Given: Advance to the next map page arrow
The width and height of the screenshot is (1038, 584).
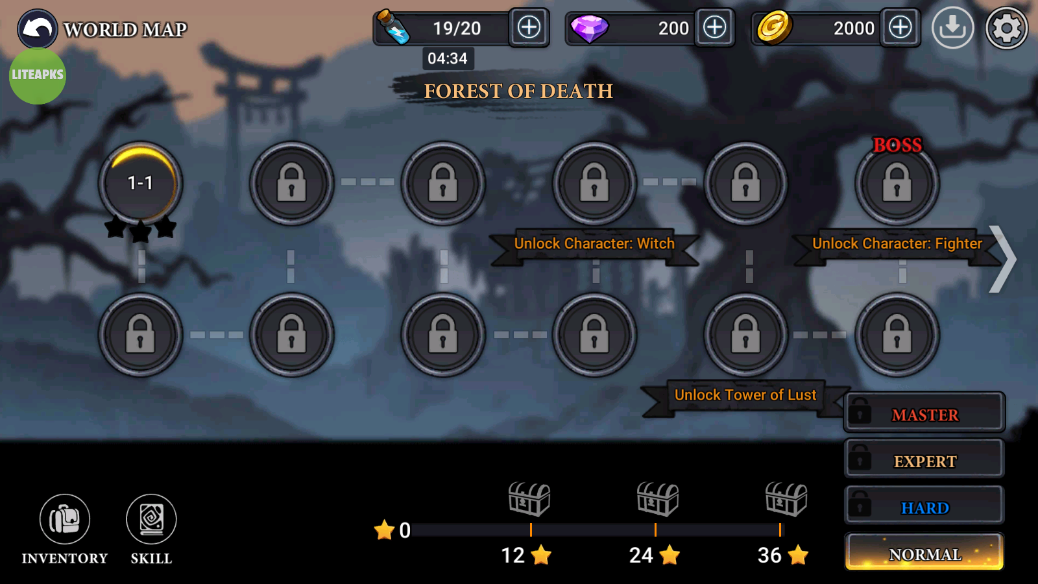Looking at the screenshot, I should tap(1002, 259).
